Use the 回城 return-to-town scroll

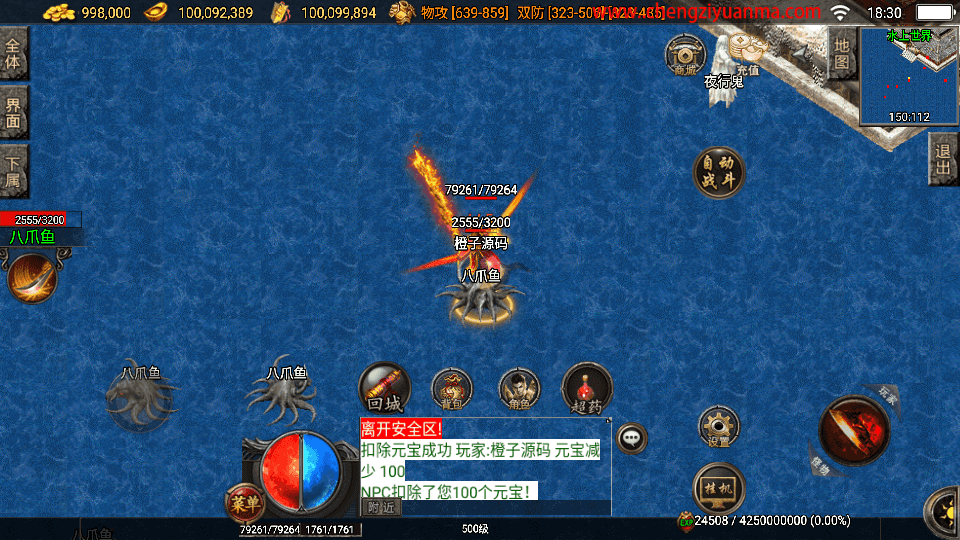coord(384,388)
